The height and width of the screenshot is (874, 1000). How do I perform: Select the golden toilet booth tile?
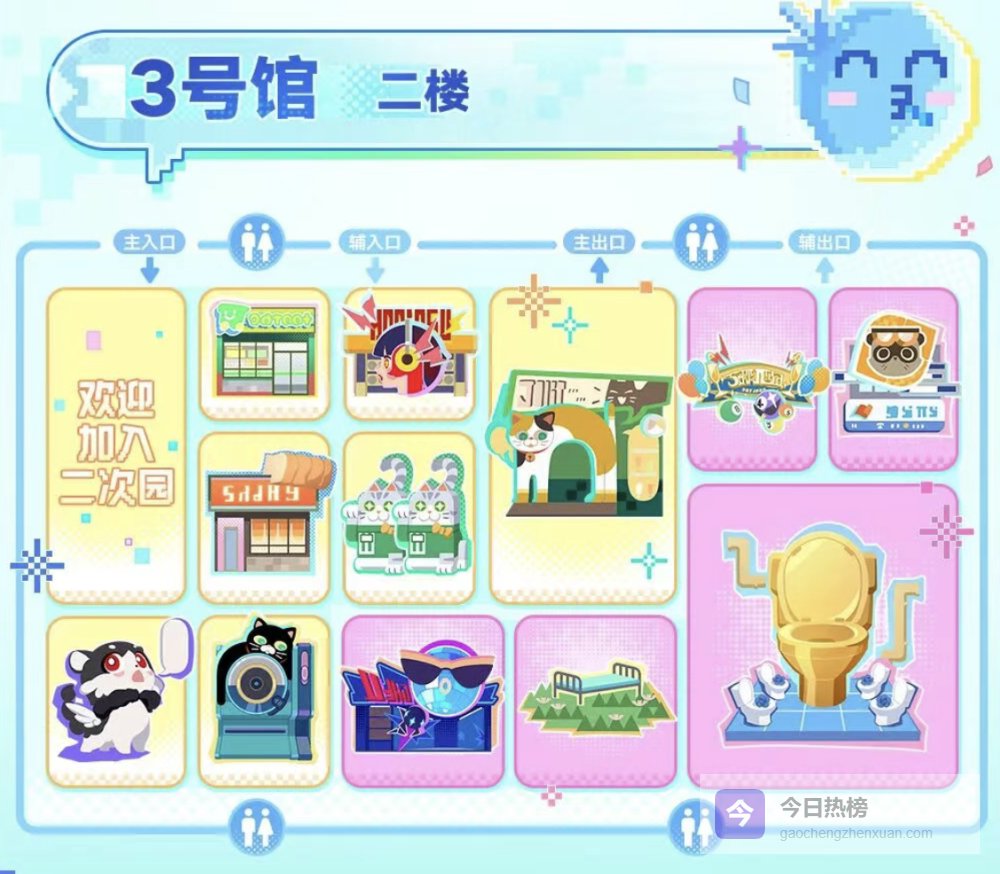pyautogui.click(x=822, y=635)
